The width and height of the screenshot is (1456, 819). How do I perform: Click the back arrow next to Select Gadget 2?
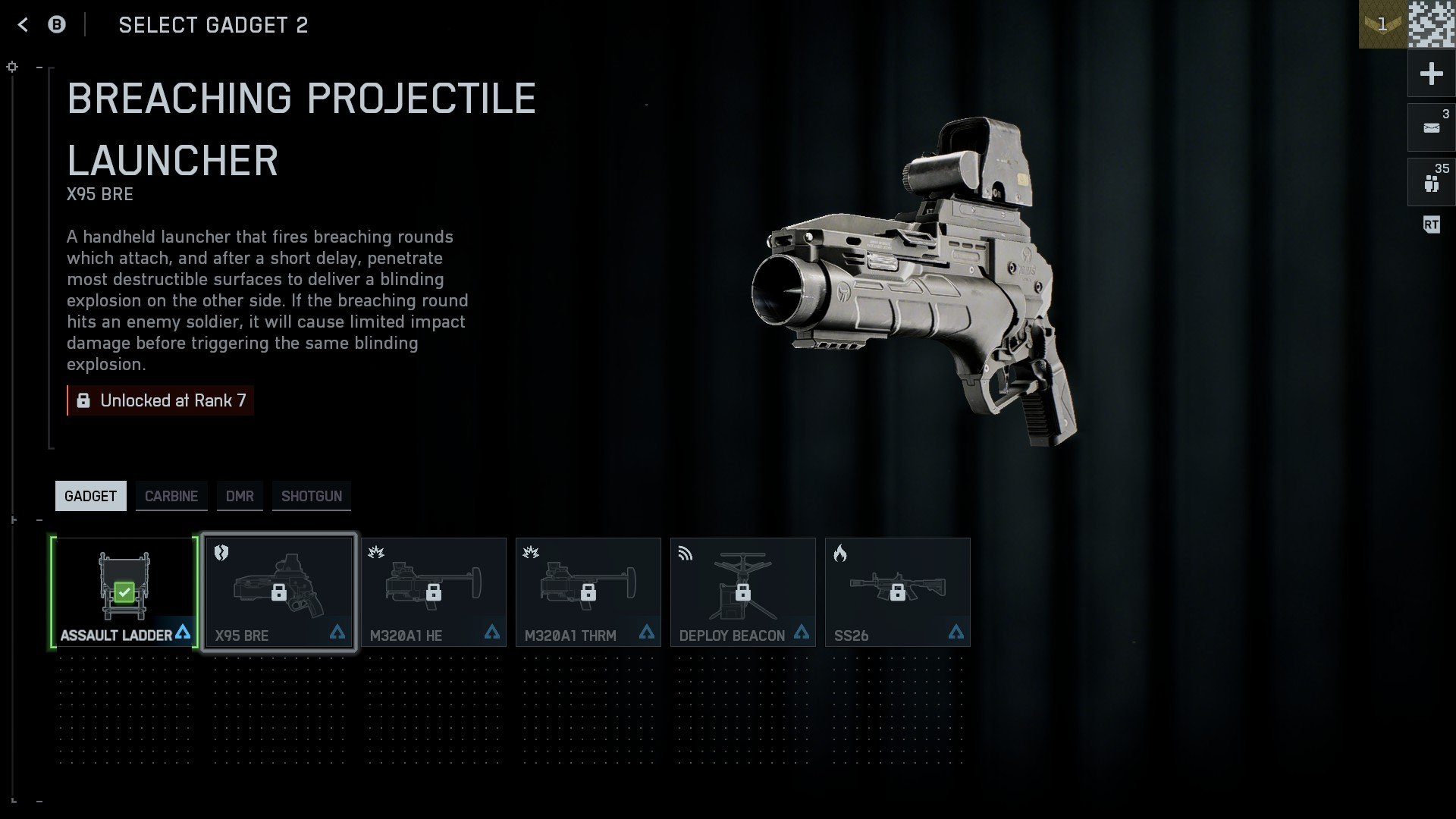click(x=22, y=25)
